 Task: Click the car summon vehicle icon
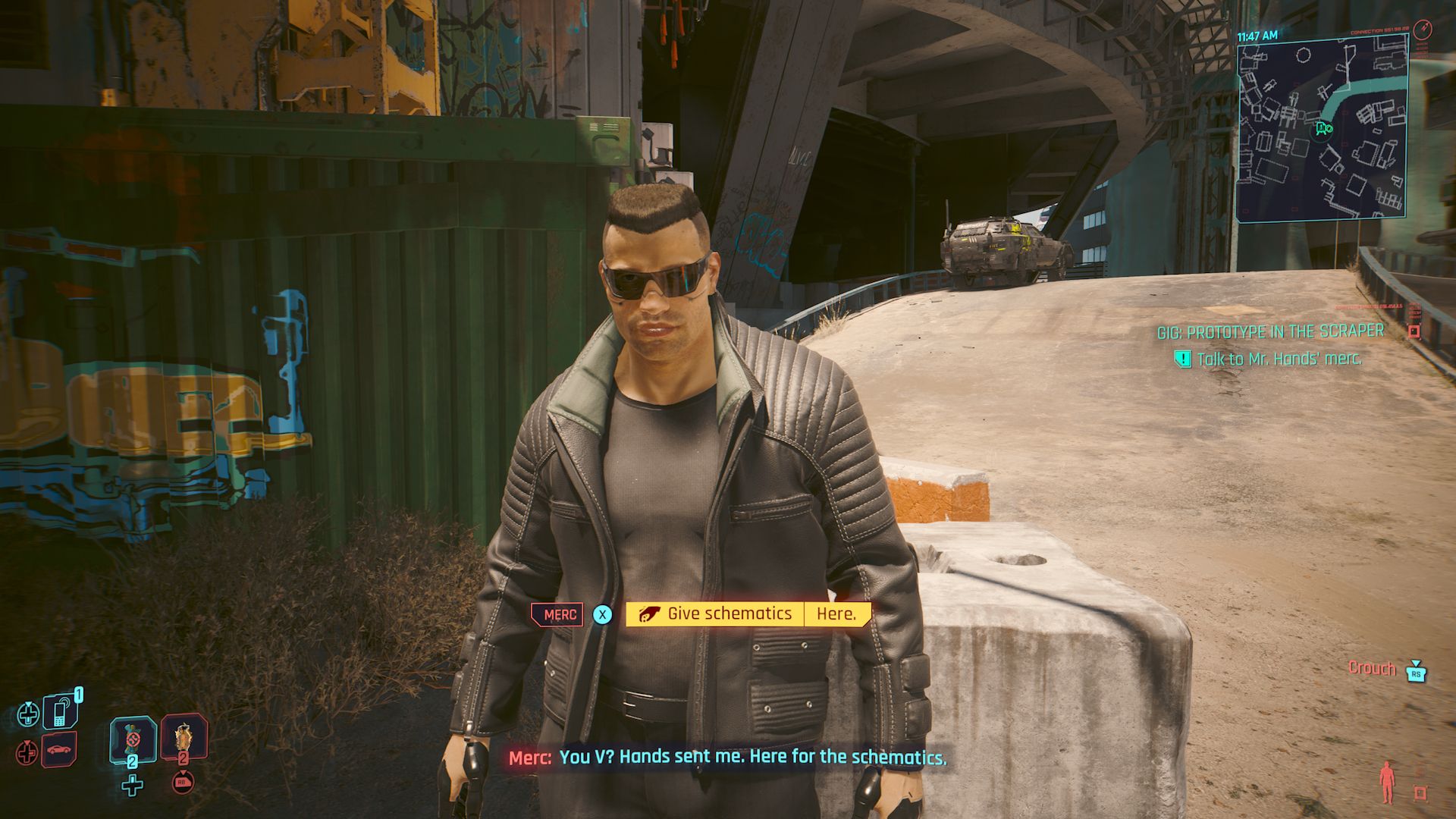[x=58, y=750]
